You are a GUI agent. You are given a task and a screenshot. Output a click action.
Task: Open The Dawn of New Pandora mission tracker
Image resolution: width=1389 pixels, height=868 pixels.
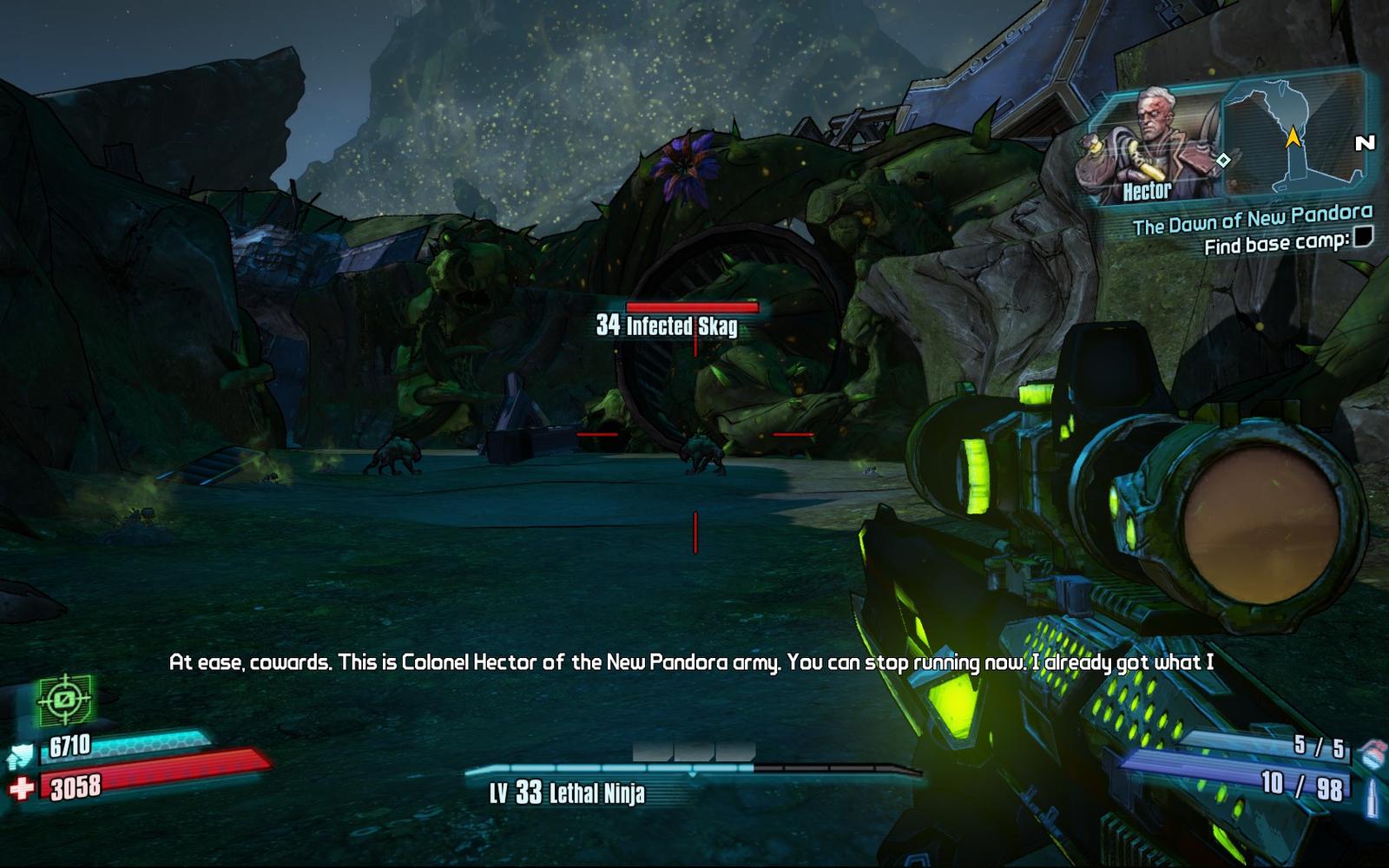pos(1252,220)
